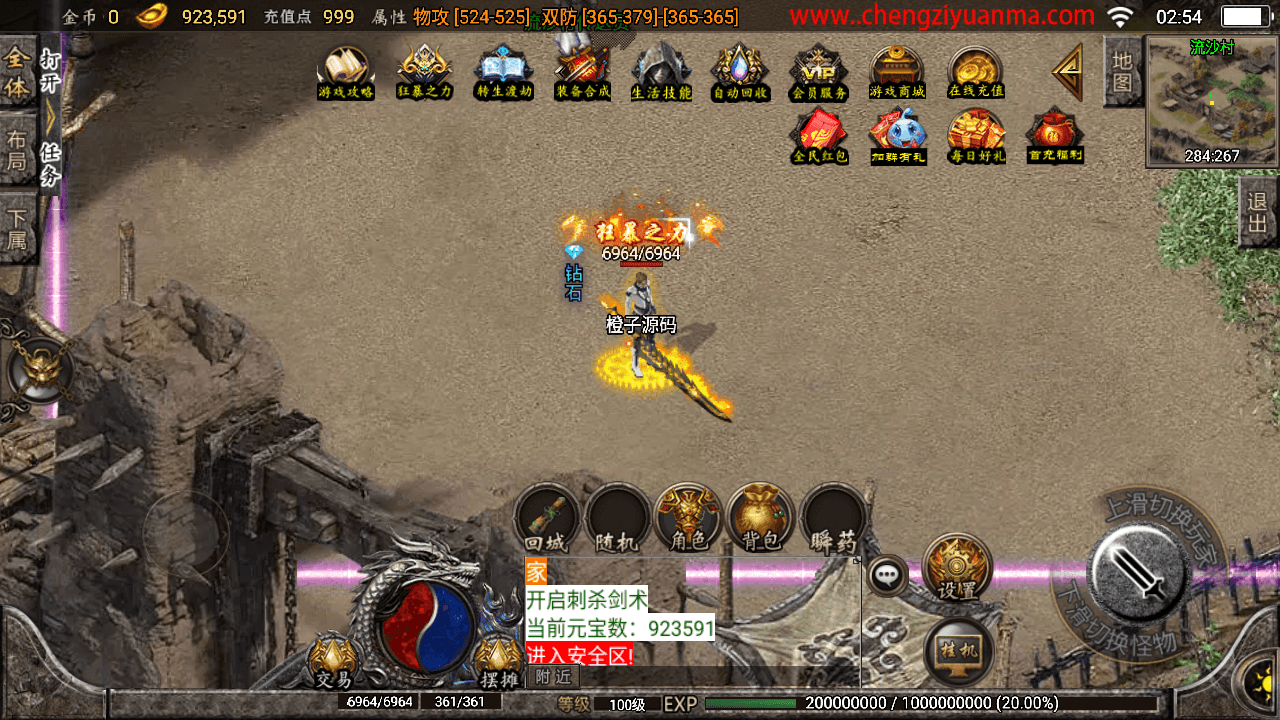The width and height of the screenshot is (1280, 720).
Task: Open the 角色 character panel
Action: point(688,519)
